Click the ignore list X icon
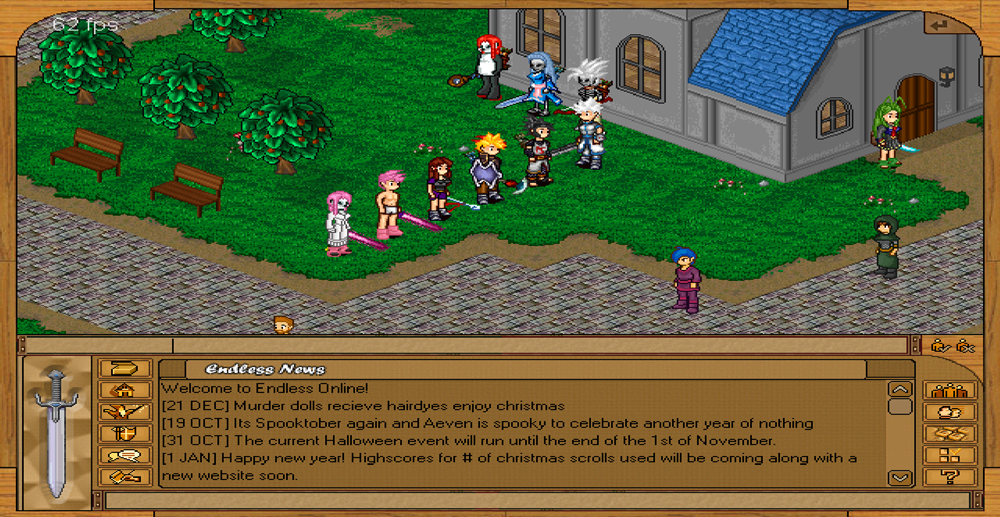This screenshot has width=1000, height=517. (x=965, y=346)
